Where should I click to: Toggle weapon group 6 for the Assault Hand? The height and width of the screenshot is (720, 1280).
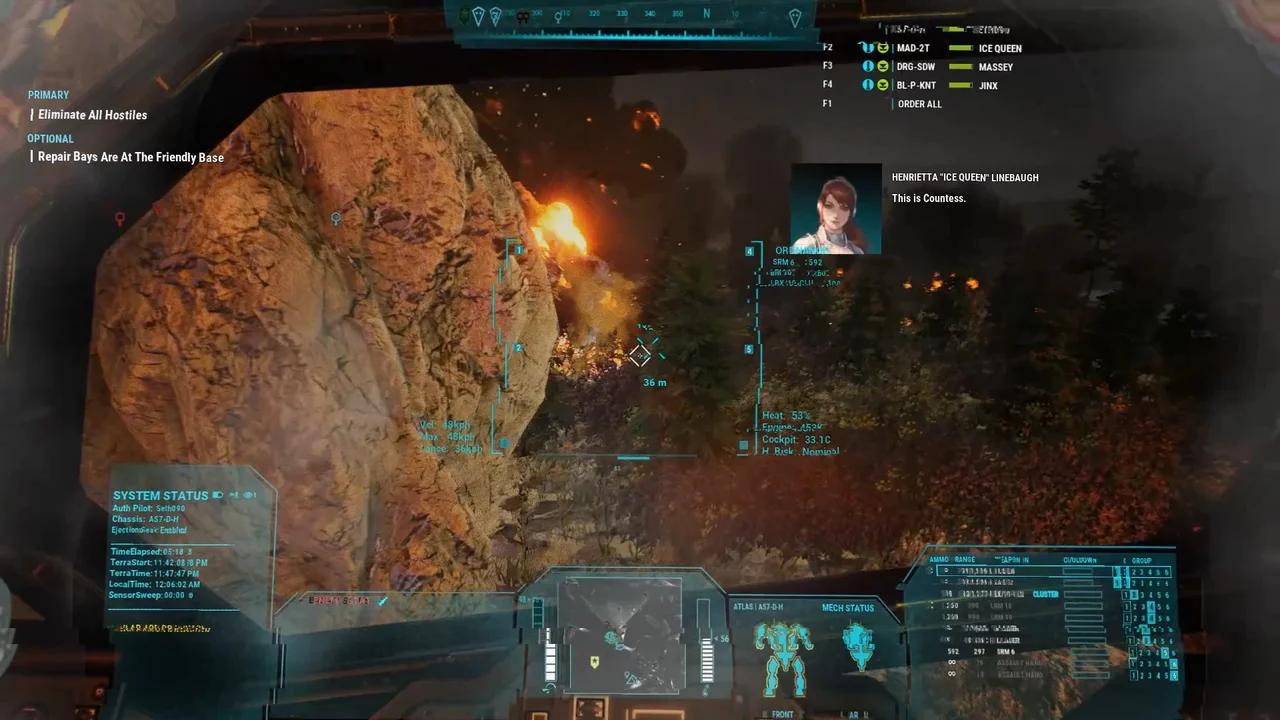pyautogui.click(x=1171, y=663)
